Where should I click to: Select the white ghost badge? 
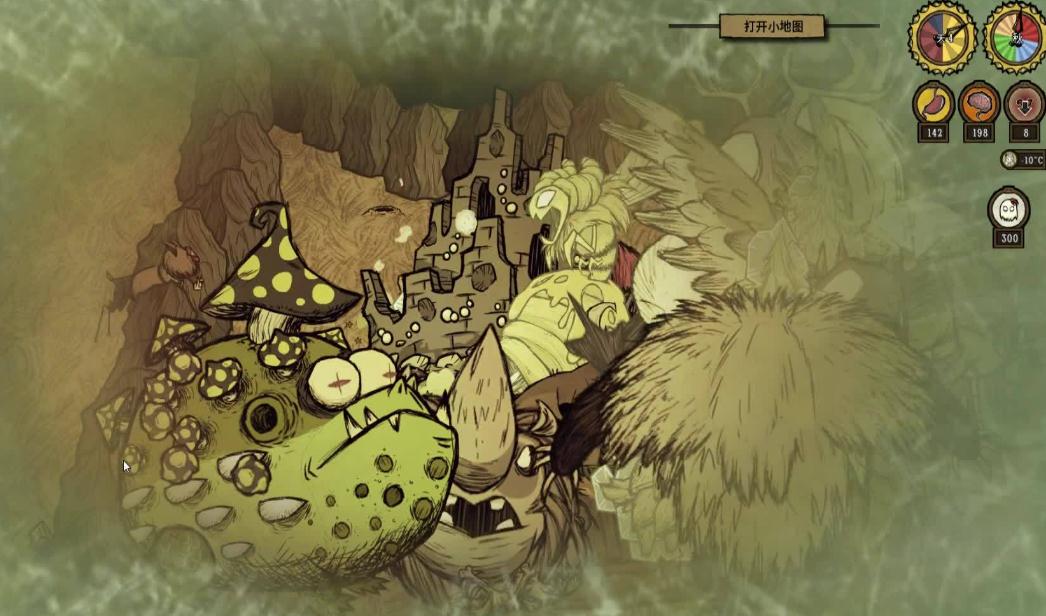coord(1008,209)
